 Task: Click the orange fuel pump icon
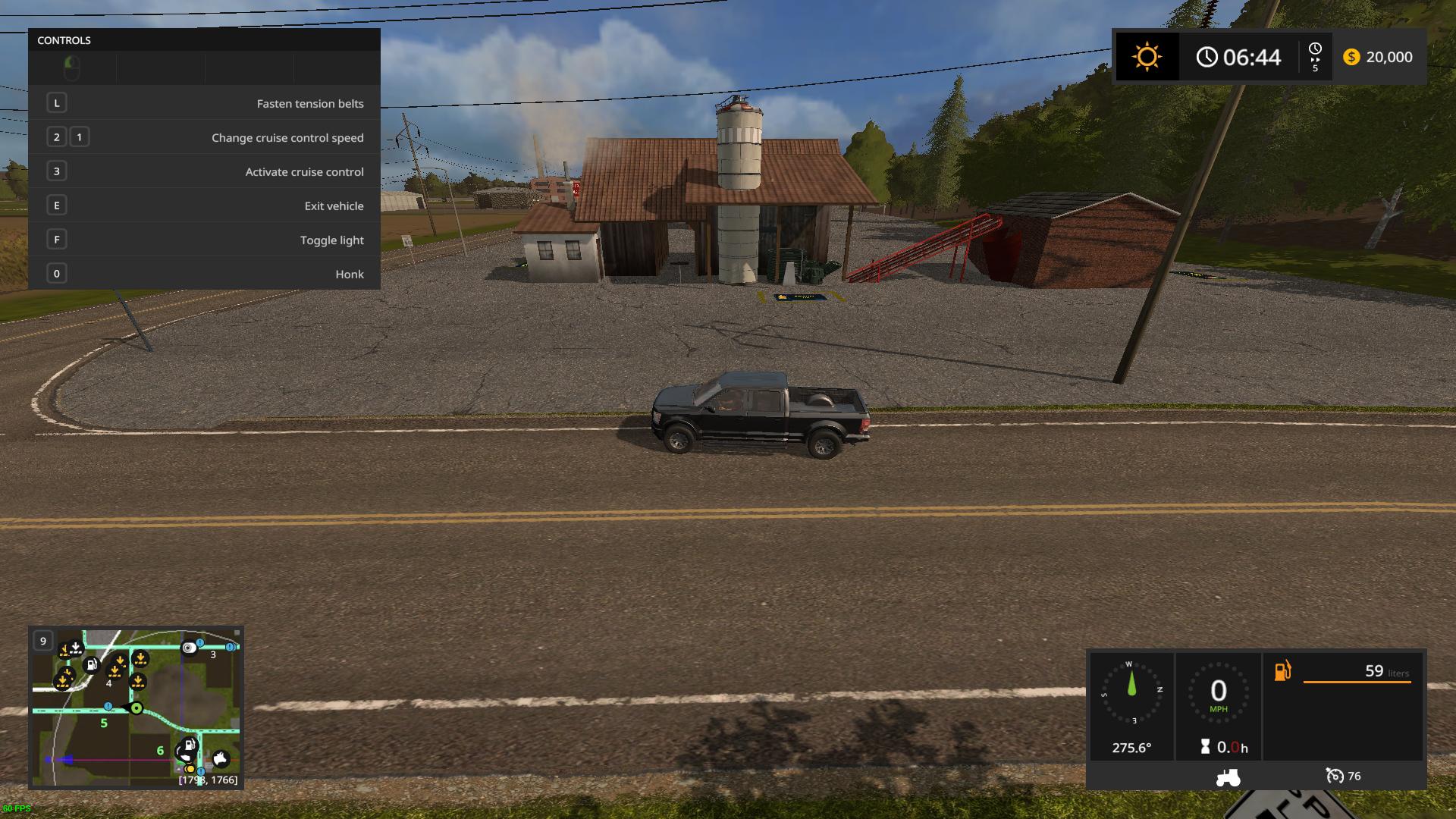coord(1282,671)
